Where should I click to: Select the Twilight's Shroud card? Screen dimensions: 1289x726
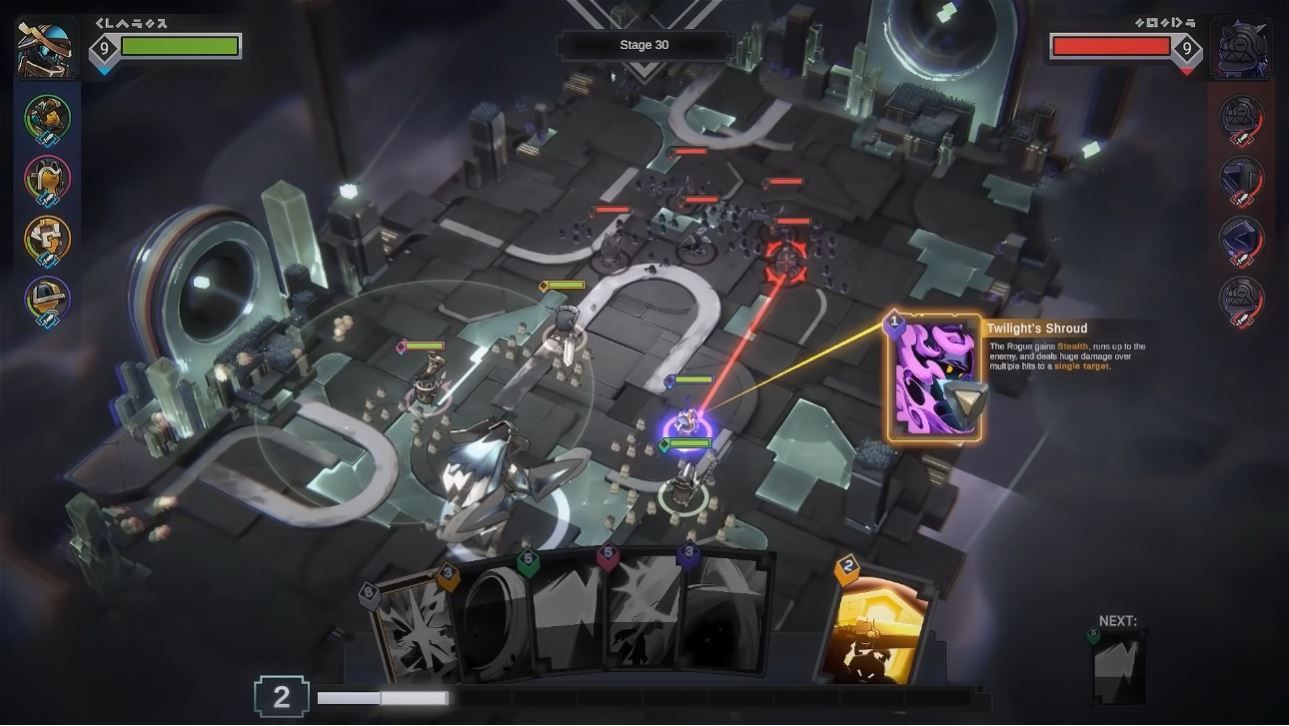click(x=934, y=378)
